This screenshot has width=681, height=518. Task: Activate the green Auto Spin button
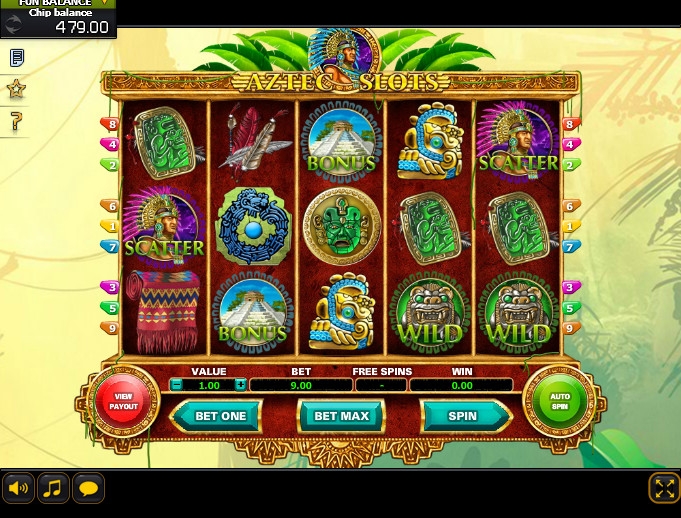pyautogui.click(x=559, y=401)
